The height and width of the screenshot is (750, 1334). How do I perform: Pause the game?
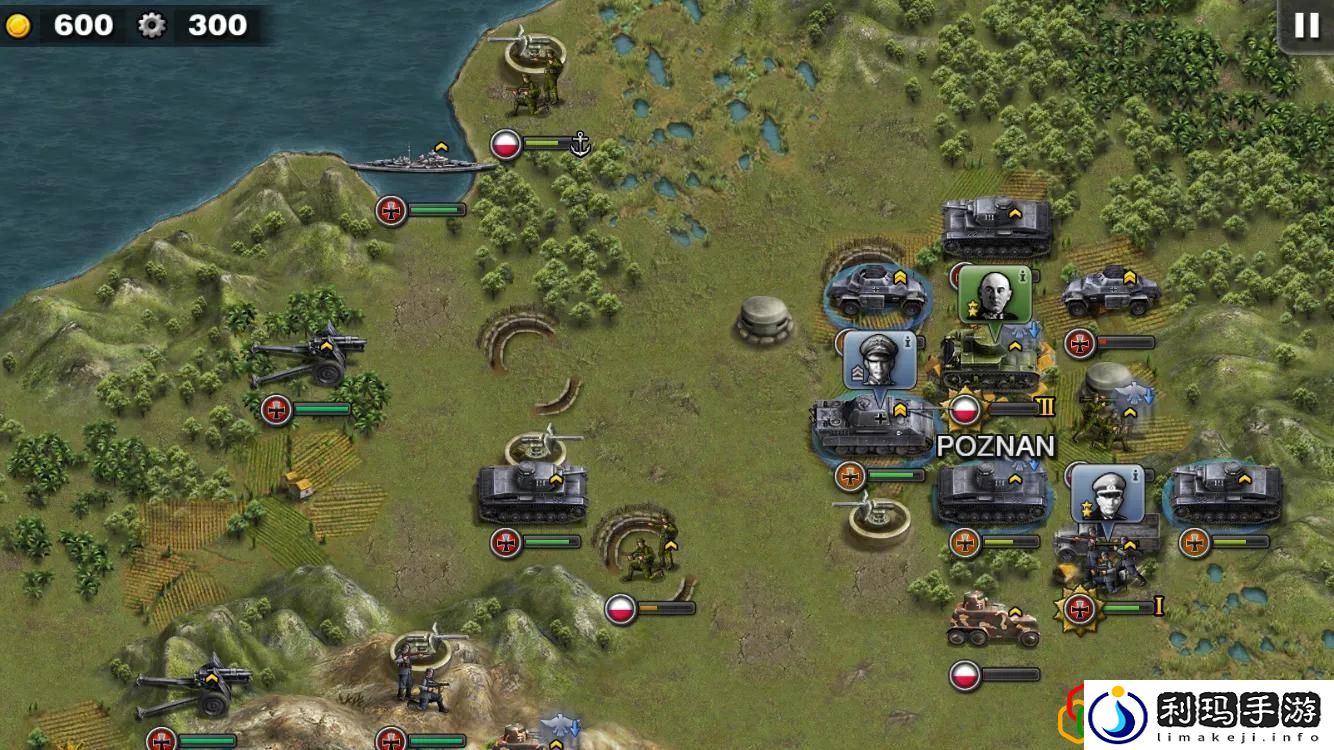[x=1306, y=26]
